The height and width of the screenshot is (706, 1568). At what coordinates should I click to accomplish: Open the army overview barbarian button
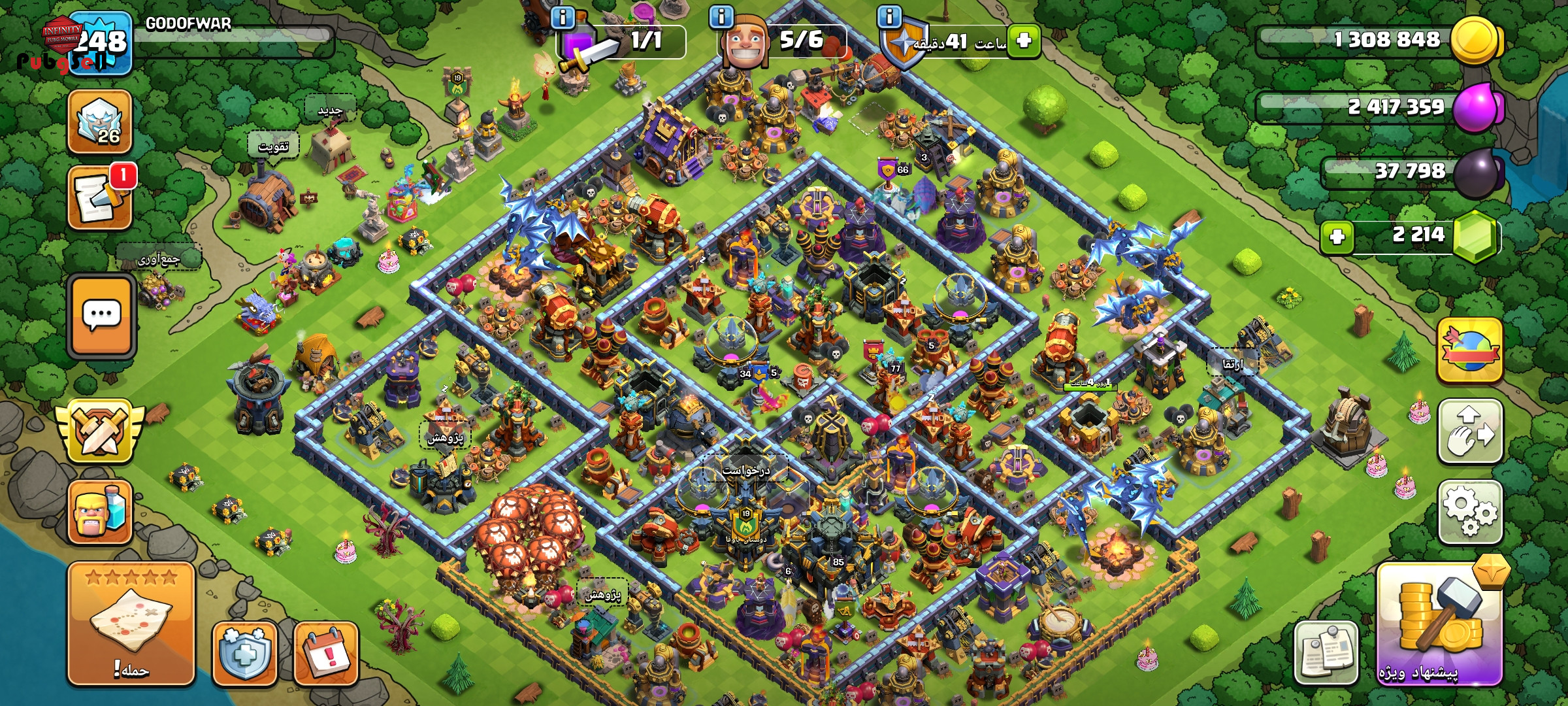pyautogui.click(x=100, y=513)
